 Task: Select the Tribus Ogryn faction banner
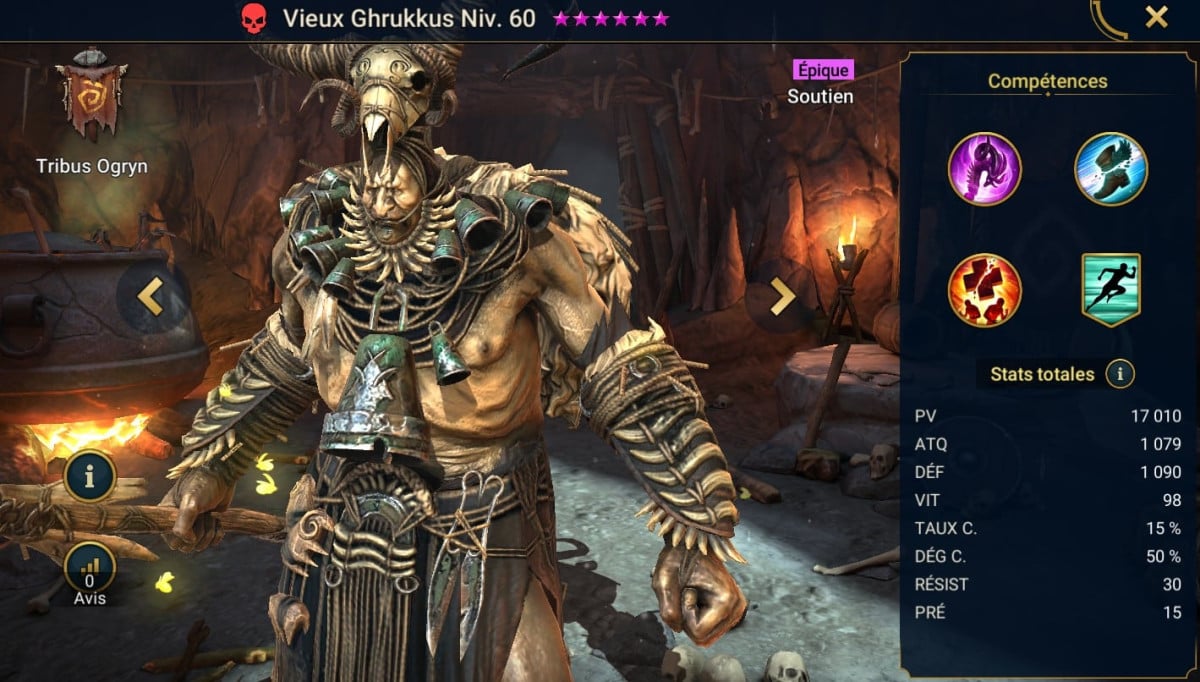(x=90, y=94)
